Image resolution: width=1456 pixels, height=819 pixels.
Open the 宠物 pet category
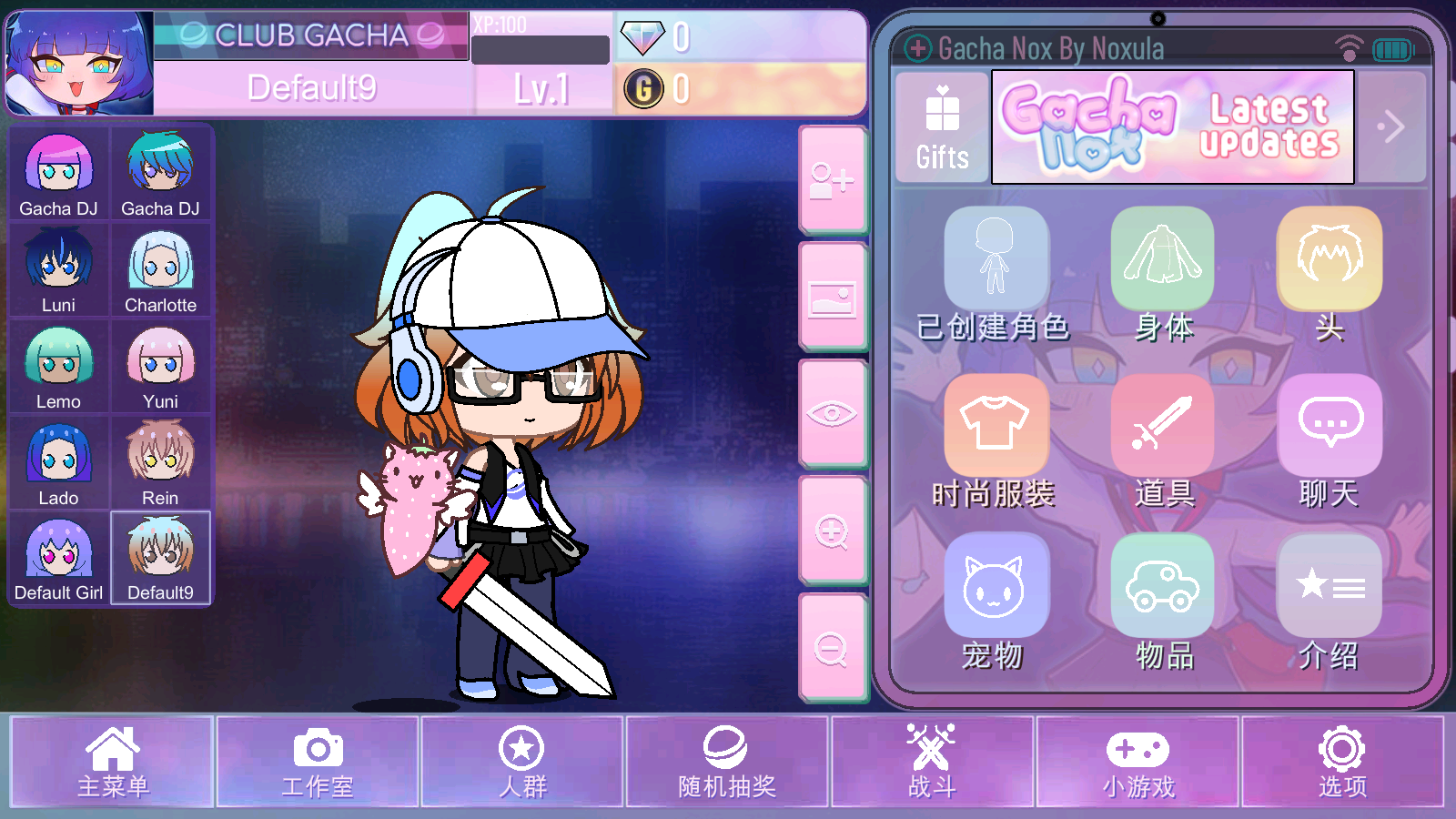(x=995, y=602)
